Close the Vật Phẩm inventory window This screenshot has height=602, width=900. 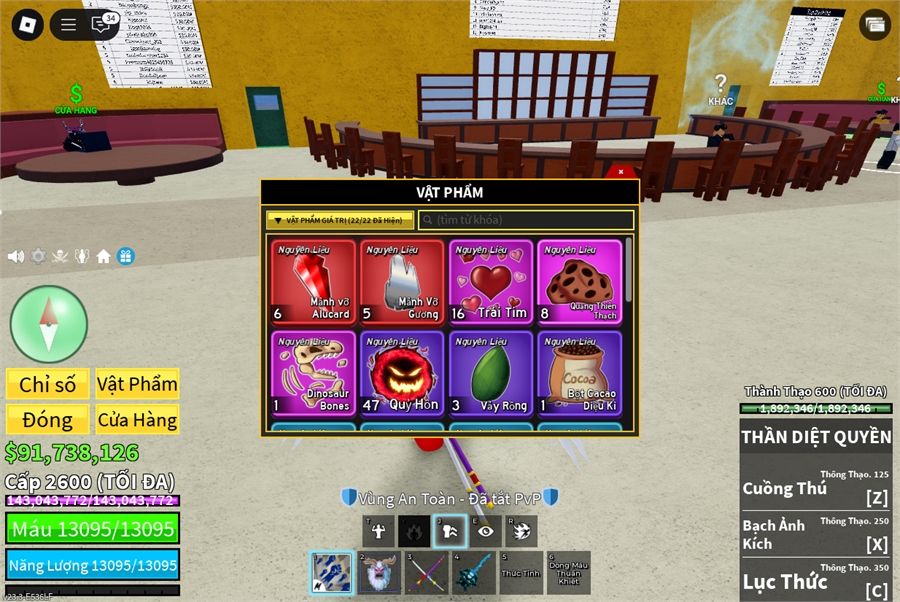click(621, 172)
